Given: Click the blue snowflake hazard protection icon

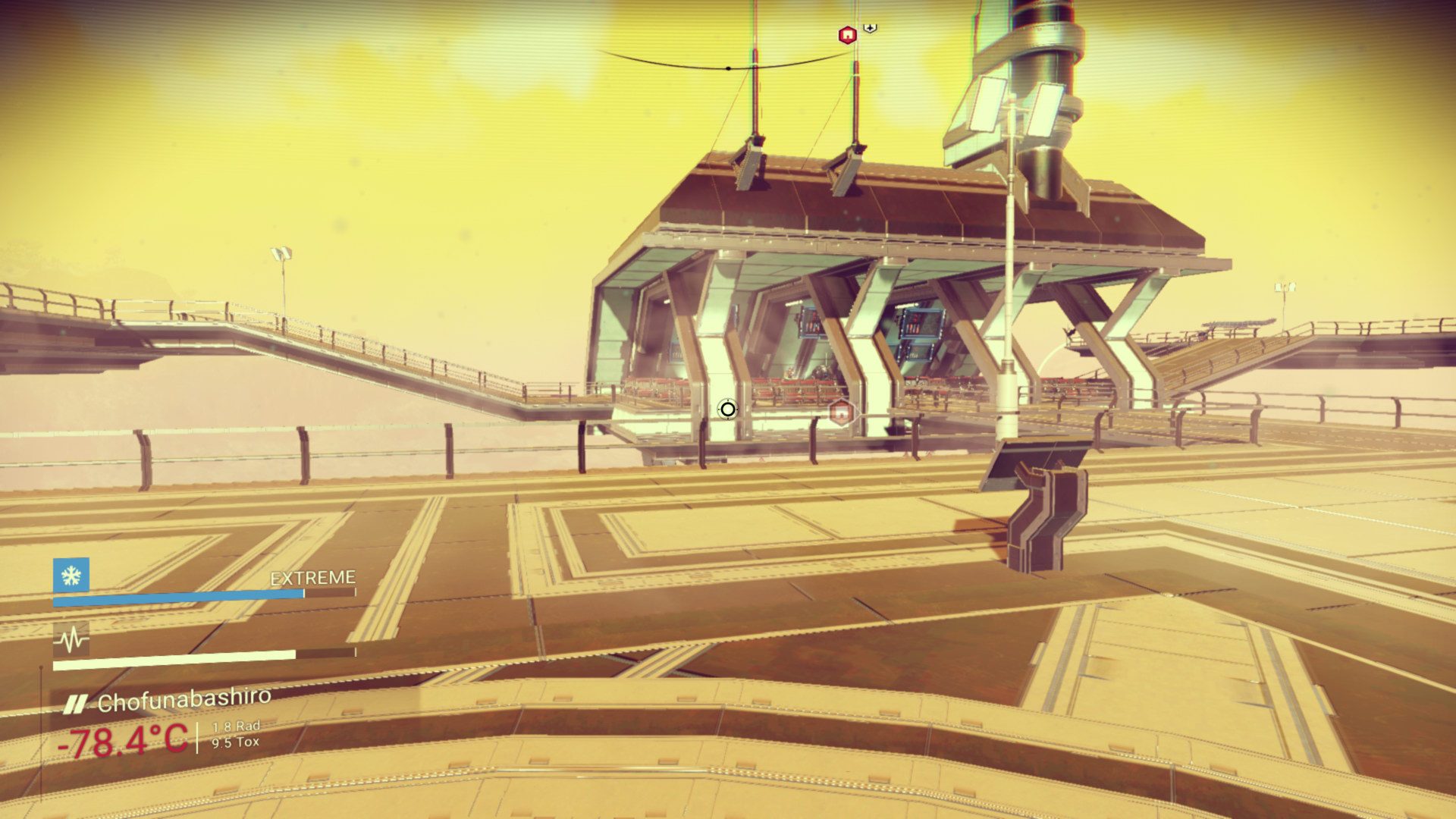Looking at the screenshot, I should pos(71,576).
